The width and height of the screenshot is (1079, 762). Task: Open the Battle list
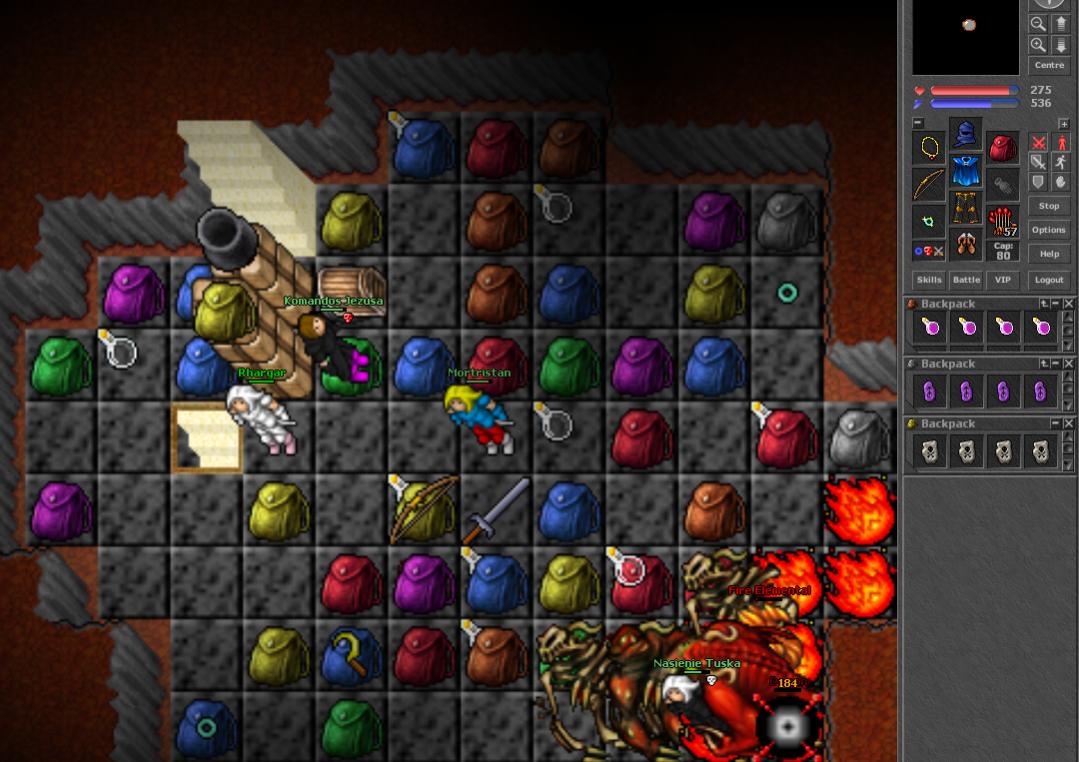(966, 280)
